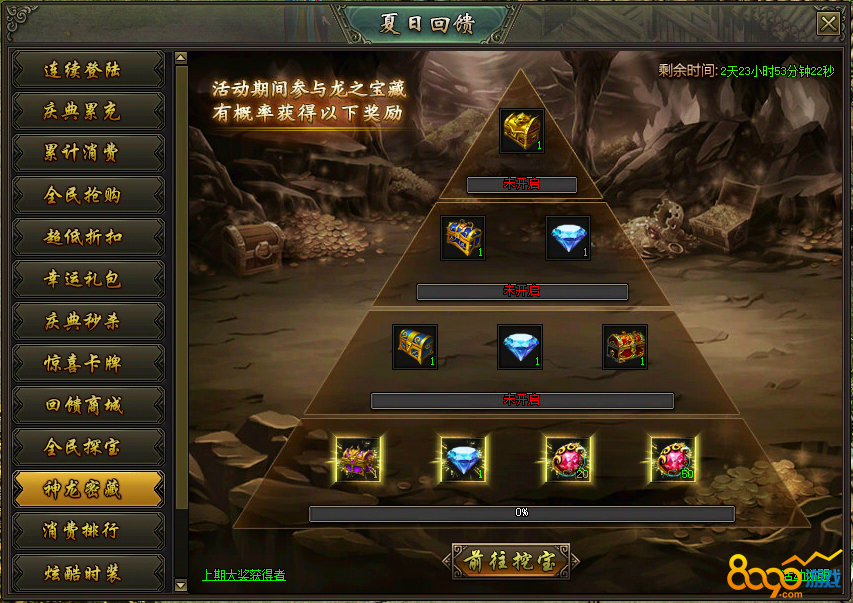Viewport: 853px width, 603px height.
Task: Close the 夏日回馈 event window
Action: click(x=827, y=24)
